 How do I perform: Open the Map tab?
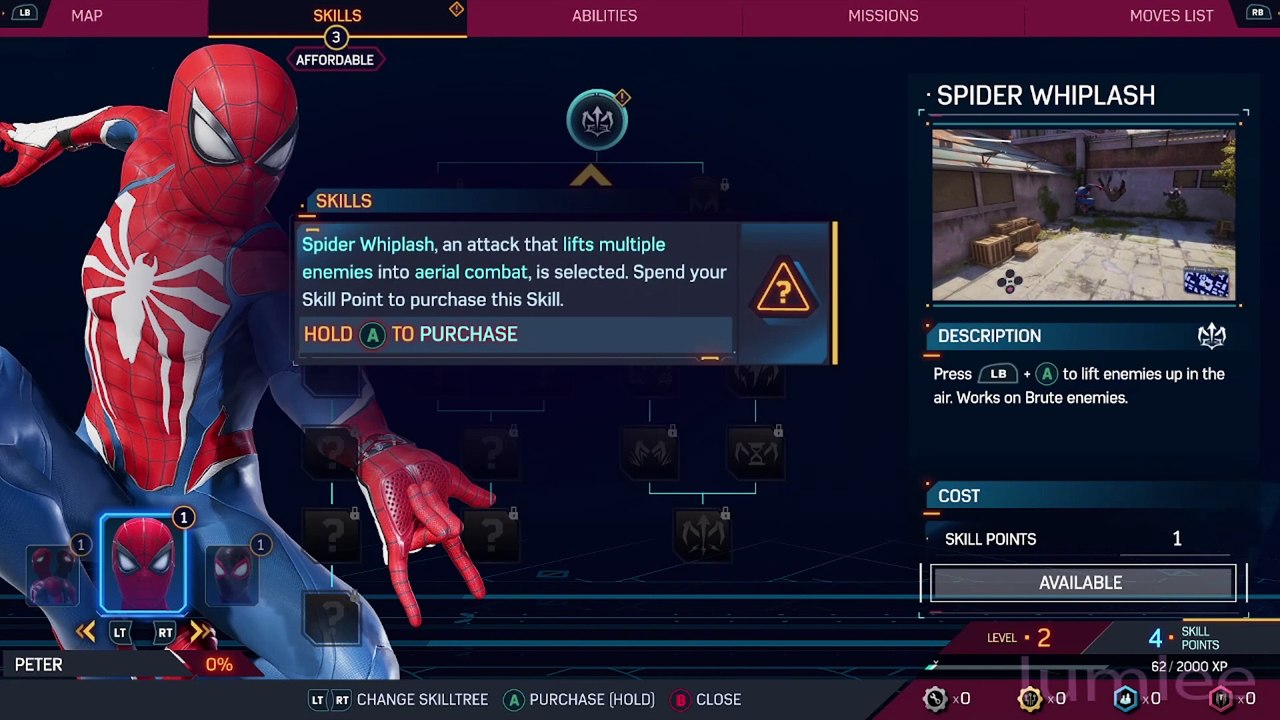click(x=87, y=16)
